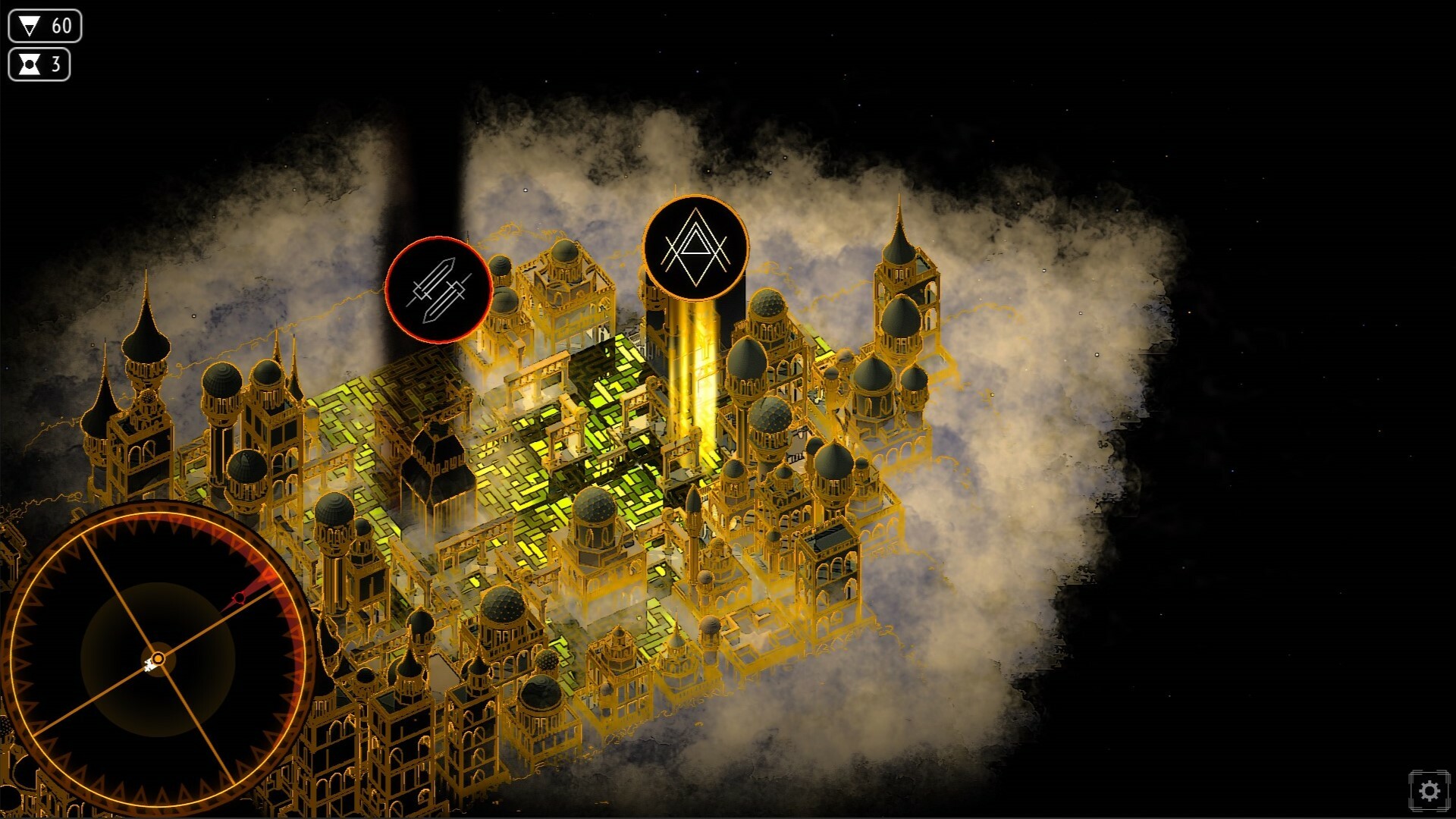
Task: Open the crossed-swords combat encounter marker
Action: click(440, 291)
